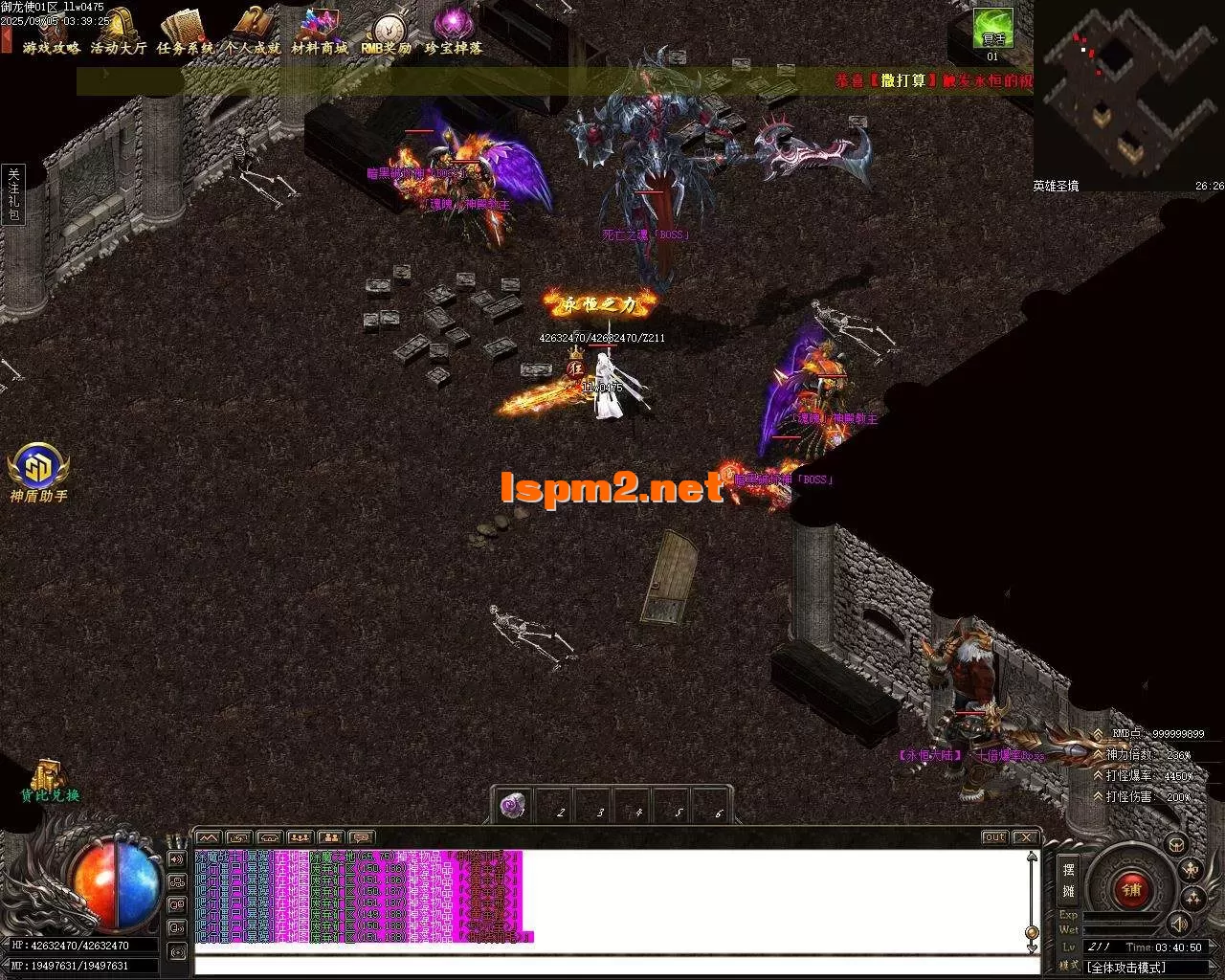
Task: Click the green 复活 revive icon
Action: [992, 29]
